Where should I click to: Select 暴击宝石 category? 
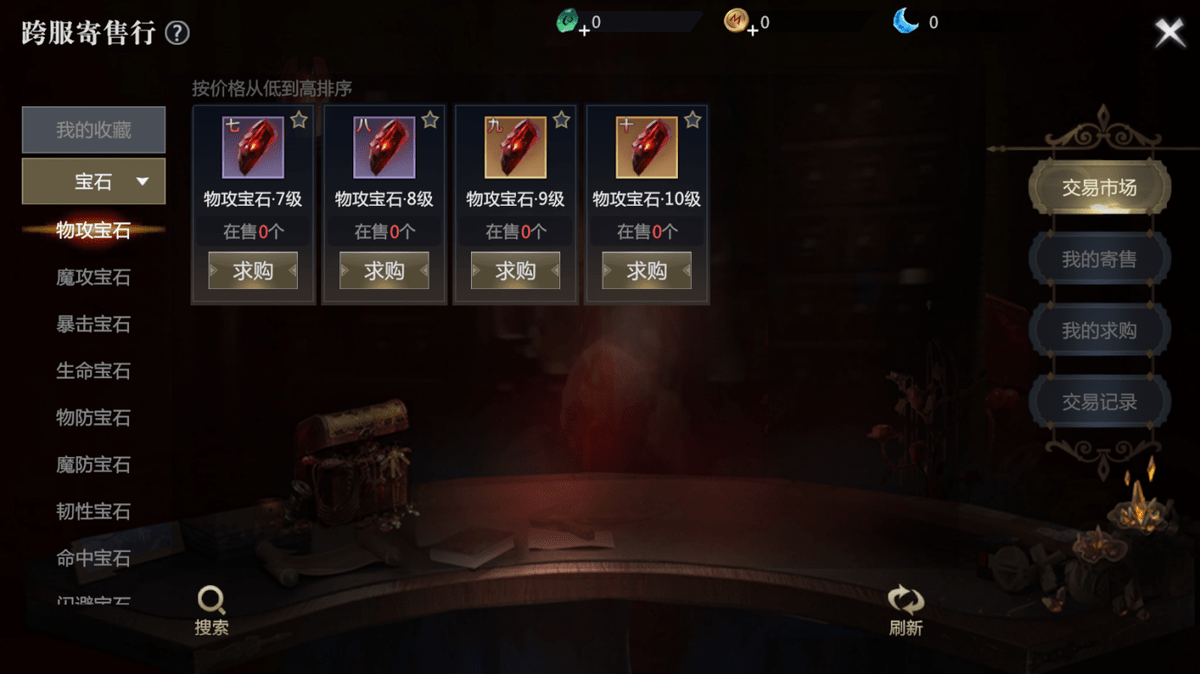coord(93,324)
